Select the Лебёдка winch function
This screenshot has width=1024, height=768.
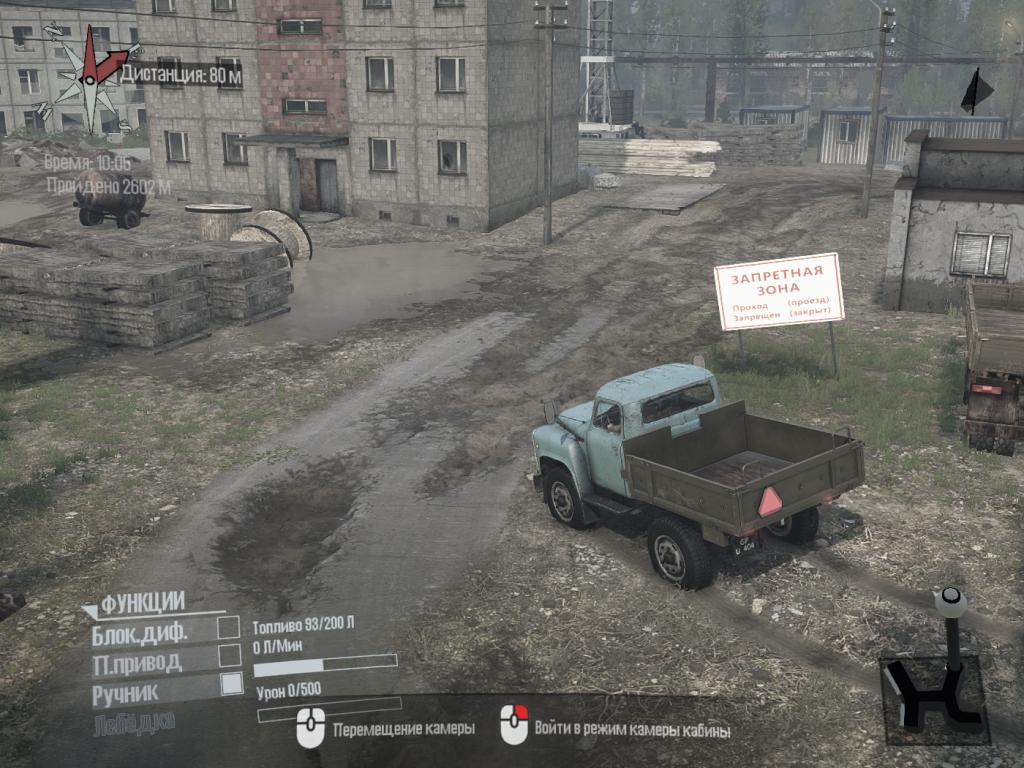[x=134, y=721]
